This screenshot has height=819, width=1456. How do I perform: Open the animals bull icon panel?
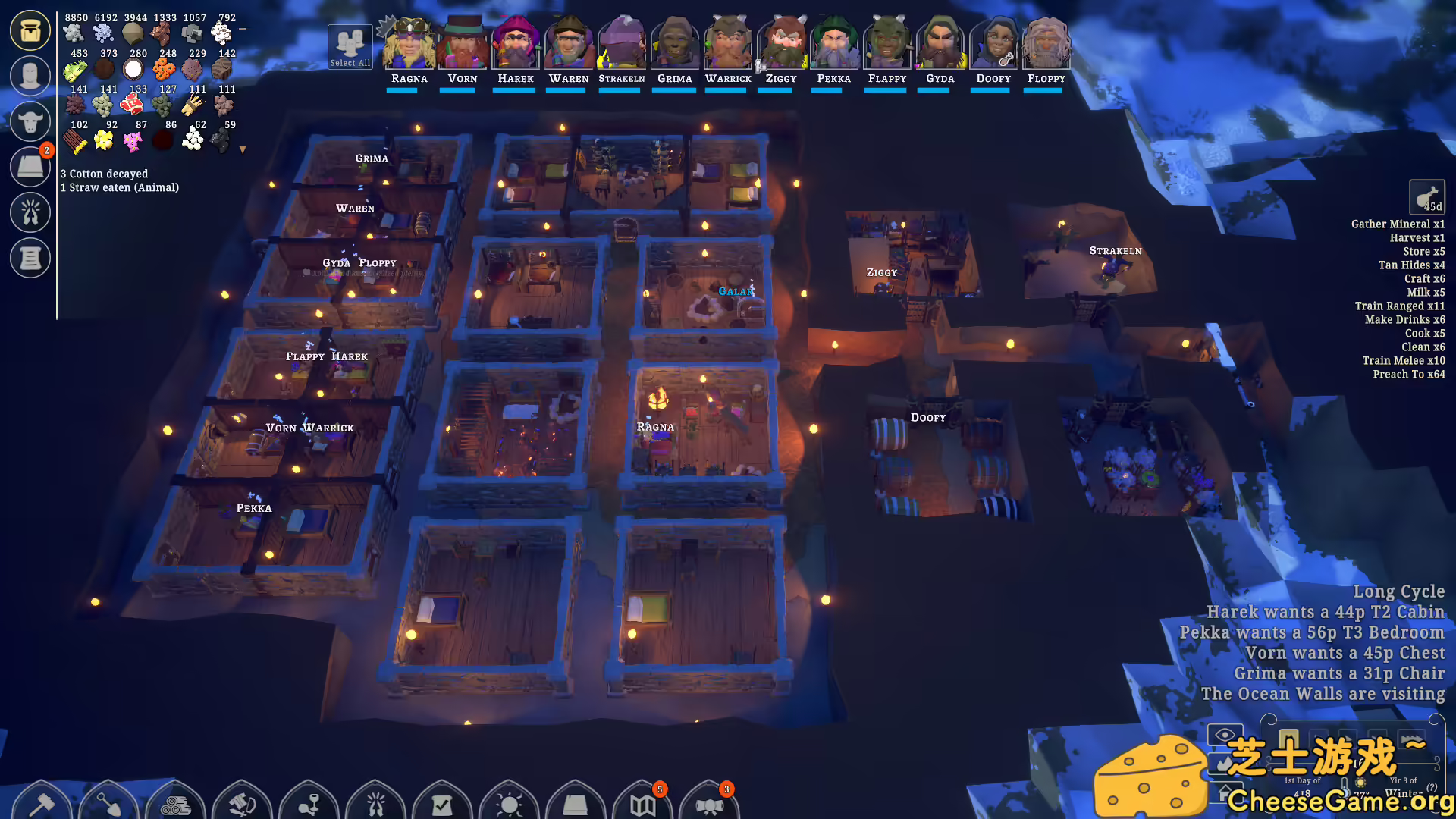30,121
